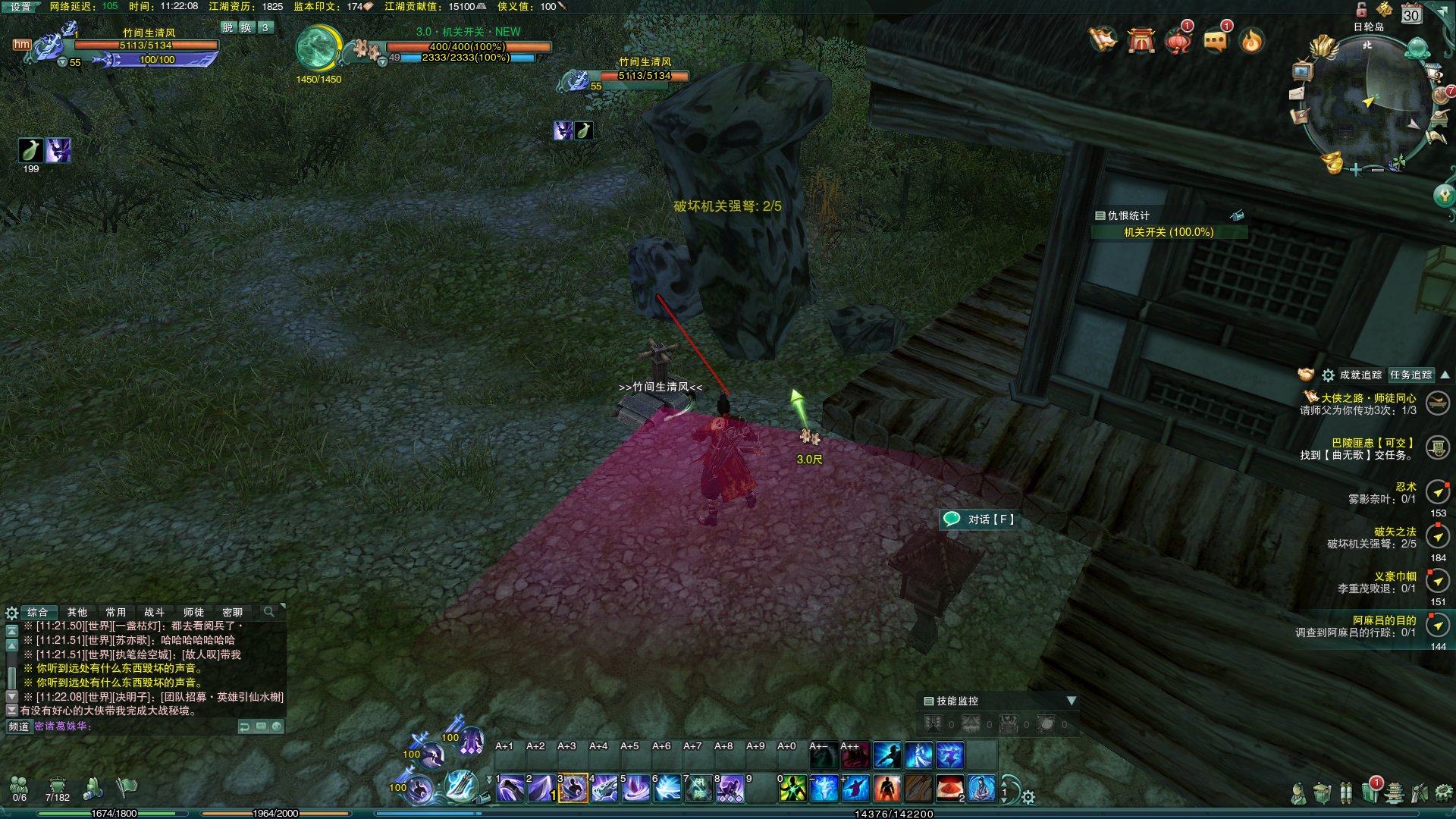Open the gear settings icon beside hotbar
This screenshot has height=819, width=1456.
1028,797
